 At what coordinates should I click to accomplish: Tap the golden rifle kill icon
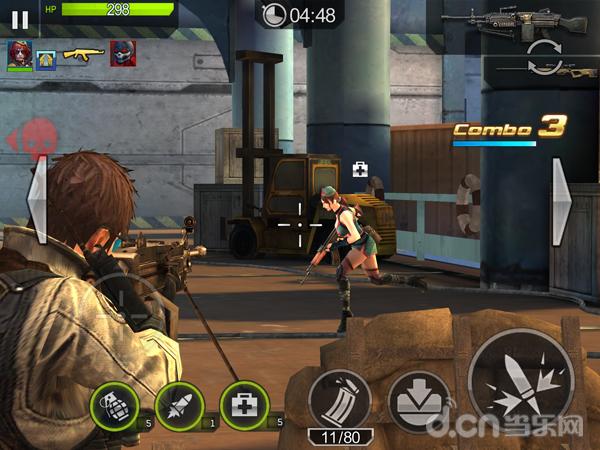tap(83, 53)
